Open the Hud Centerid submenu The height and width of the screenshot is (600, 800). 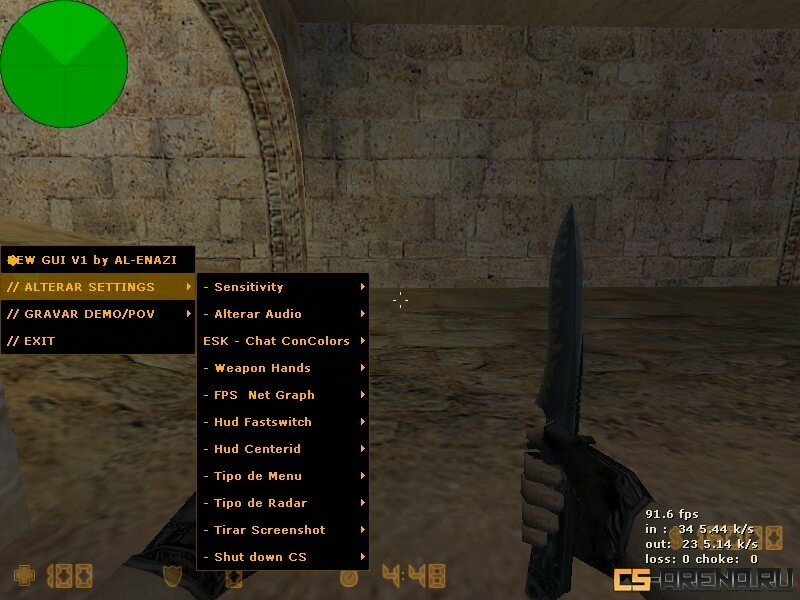[x=283, y=449]
